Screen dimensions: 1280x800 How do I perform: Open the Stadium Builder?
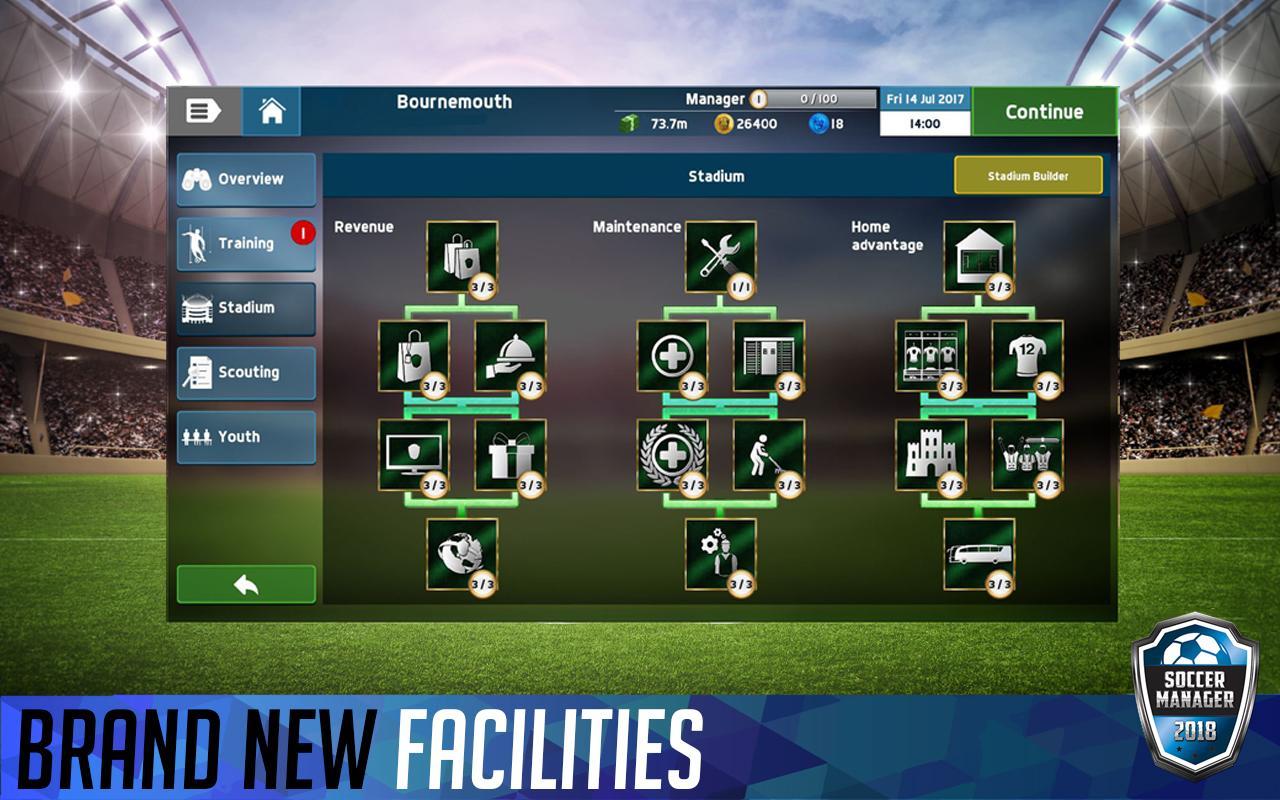coord(1029,173)
